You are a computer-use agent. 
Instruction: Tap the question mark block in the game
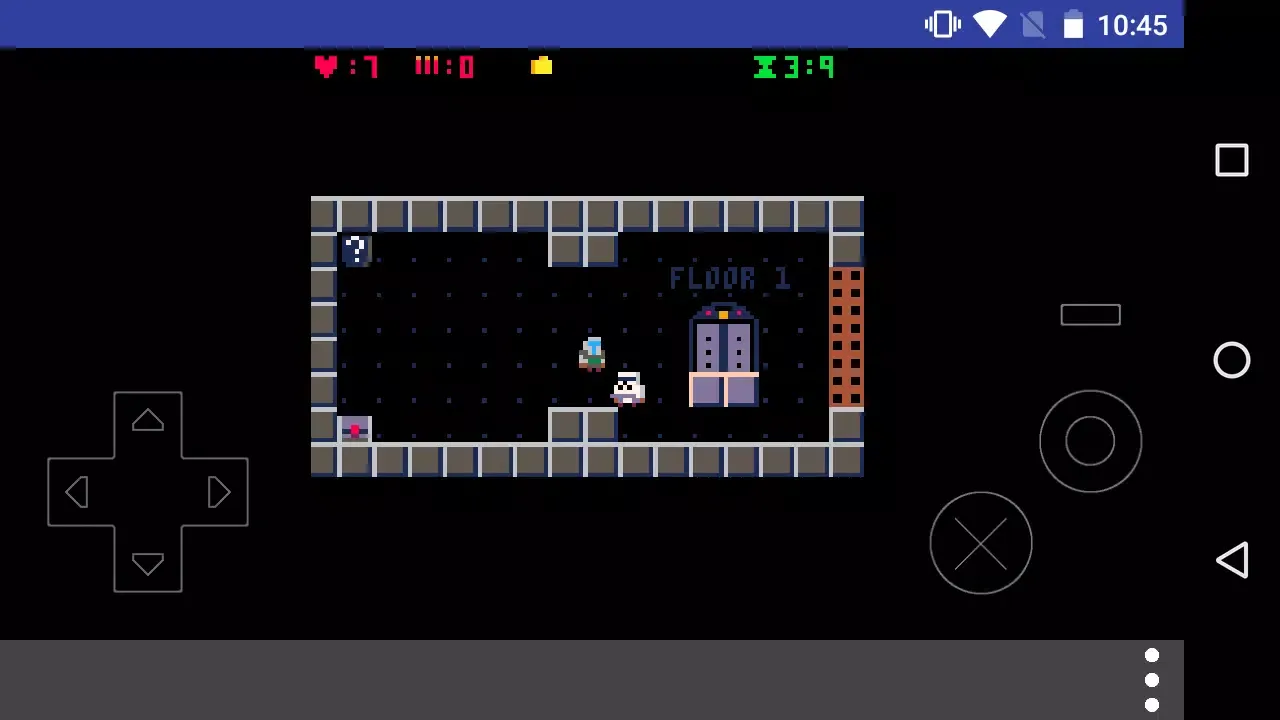pos(356,250)
